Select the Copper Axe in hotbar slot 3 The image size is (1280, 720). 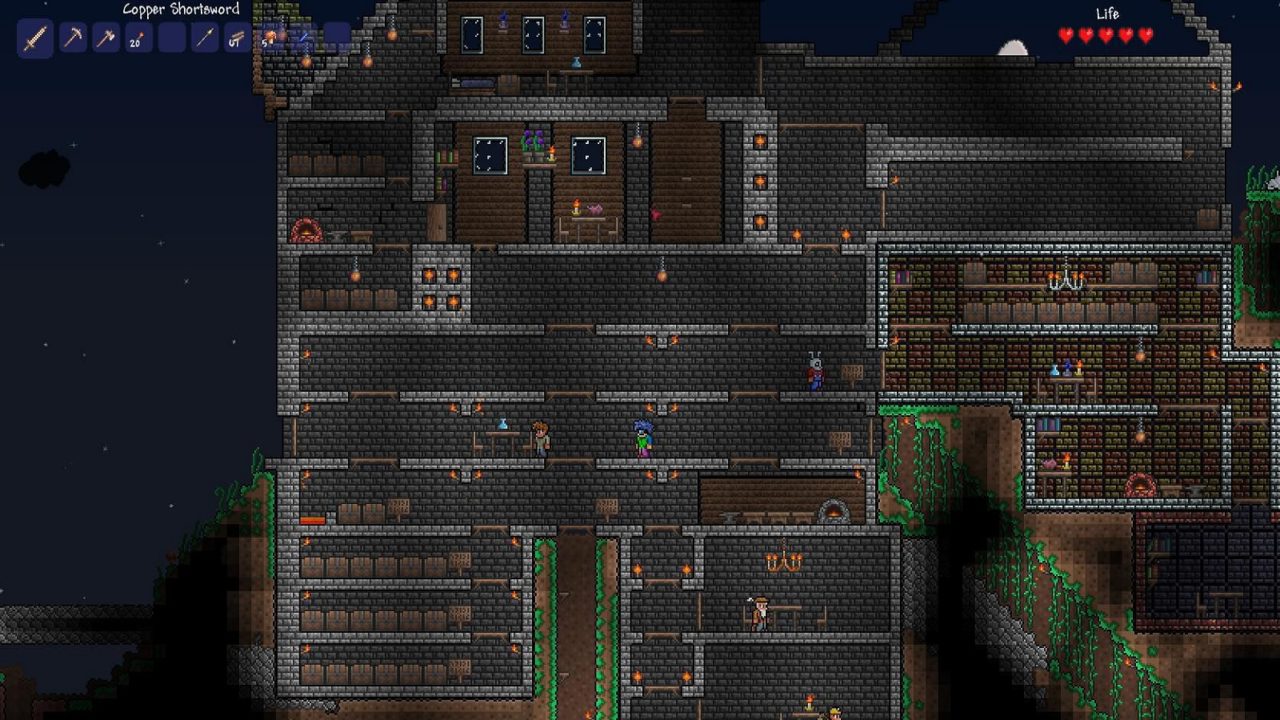point(104,38)
